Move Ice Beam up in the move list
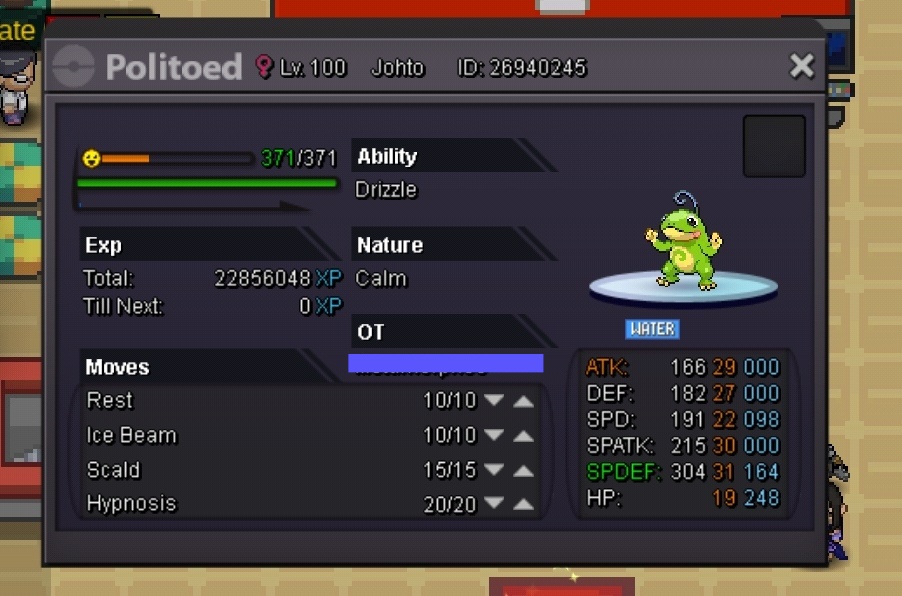902x596 pixels. 523,436
